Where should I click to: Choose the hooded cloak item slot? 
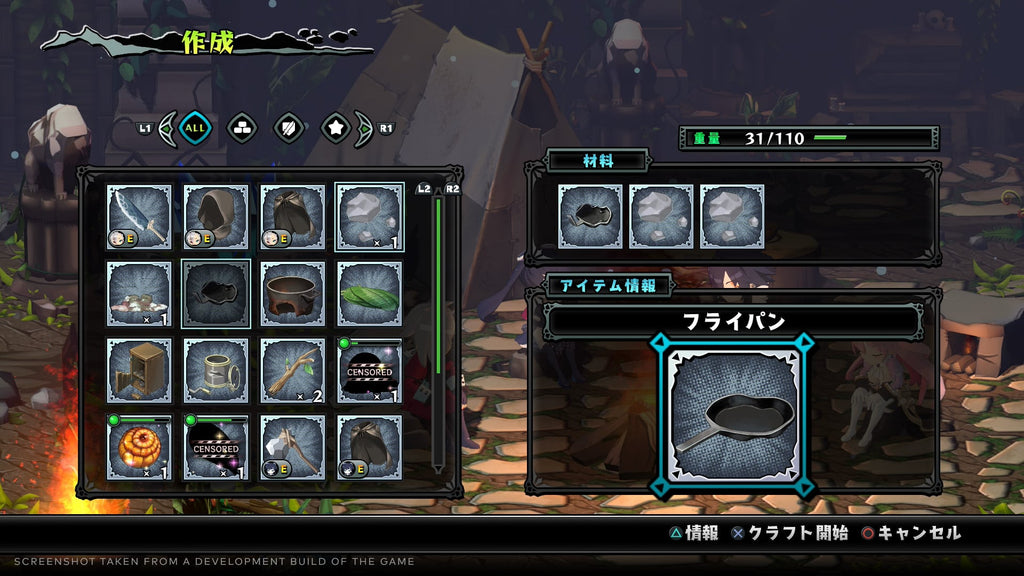point(216,217)
